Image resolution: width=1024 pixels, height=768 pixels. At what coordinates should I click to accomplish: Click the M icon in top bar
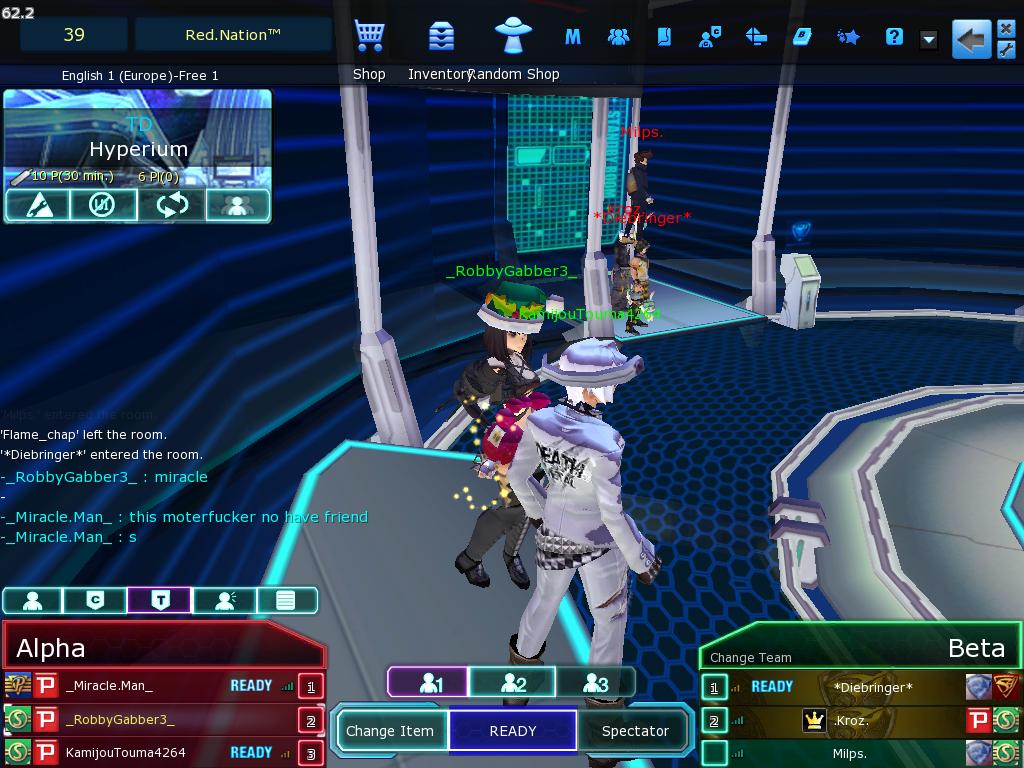[573, 38]
